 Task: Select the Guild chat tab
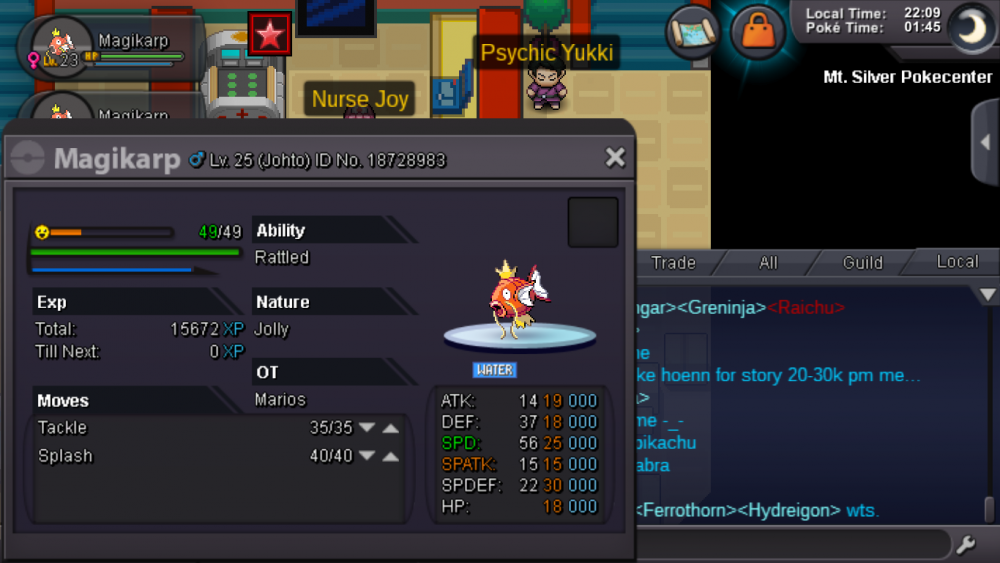[x=862, y=263]
